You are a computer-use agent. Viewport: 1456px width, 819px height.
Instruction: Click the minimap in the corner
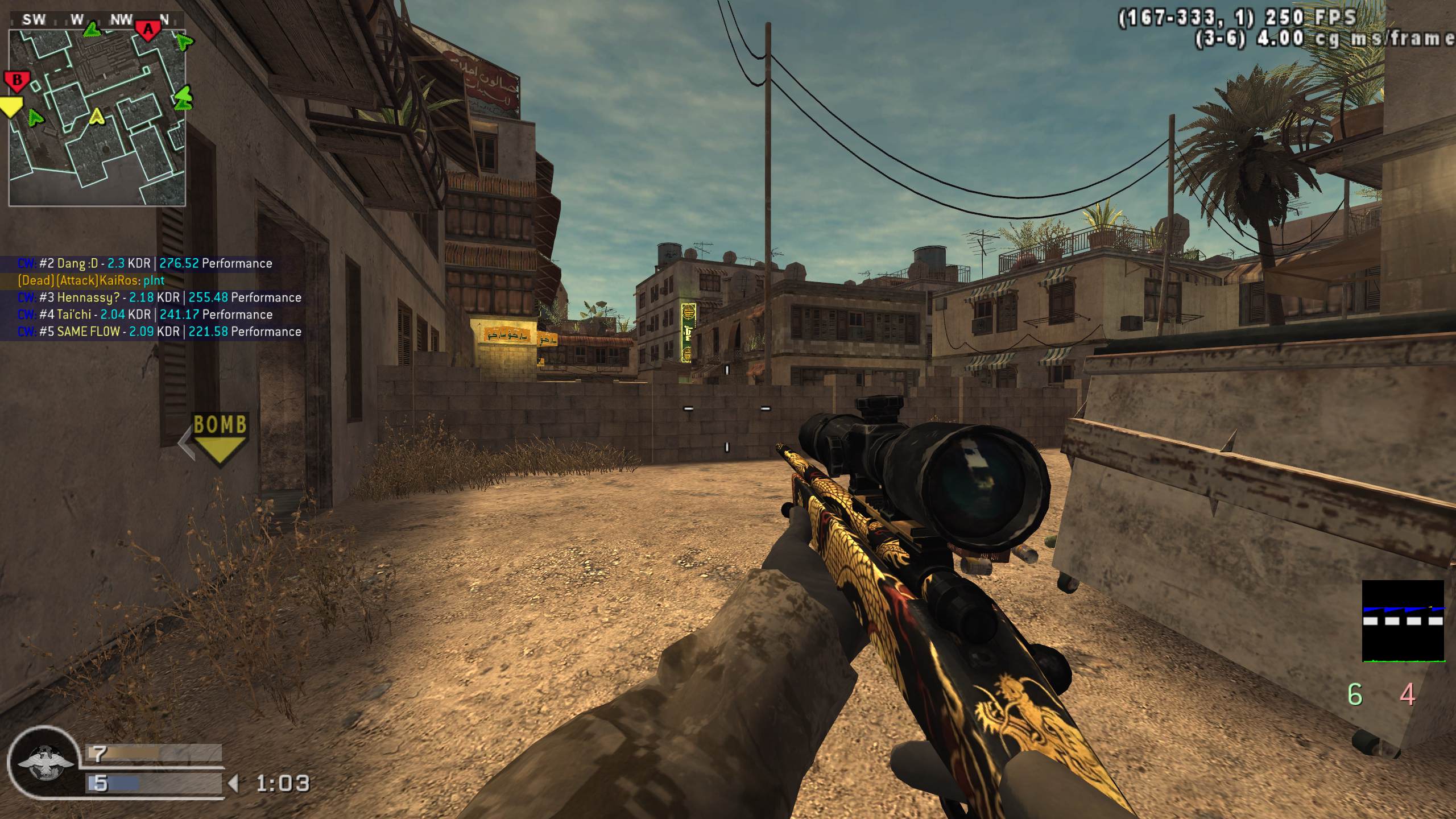(x=97, y=117)
